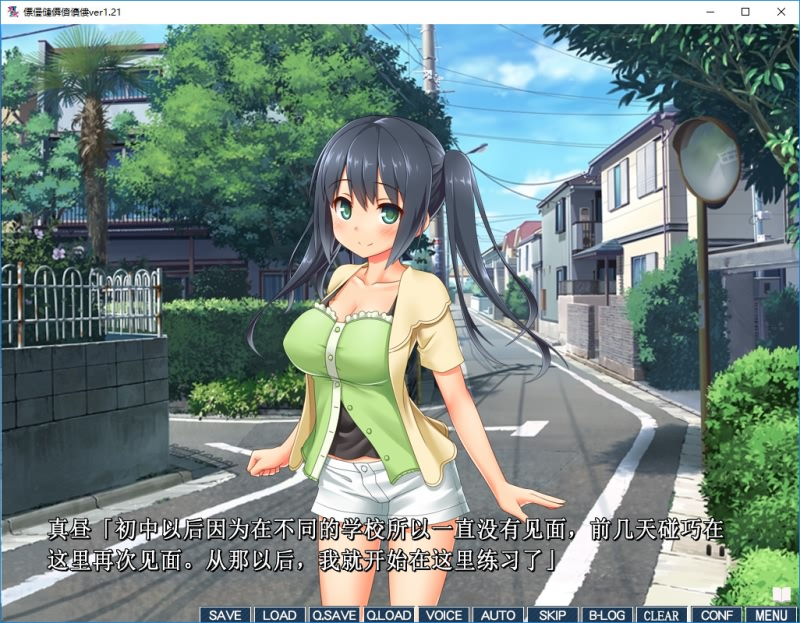800x623 pixels.
Task: Open the game MENU
Action: tap(770, 615)
